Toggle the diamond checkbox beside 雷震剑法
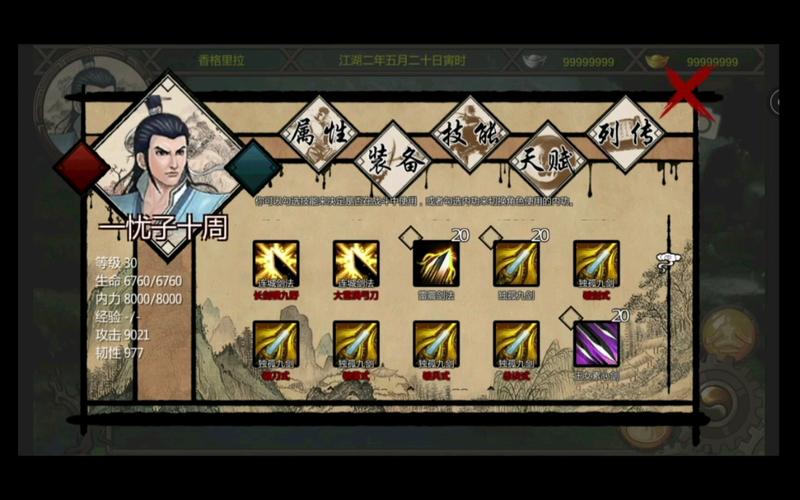Screen dimensions: 800x500 click(408, 238)
